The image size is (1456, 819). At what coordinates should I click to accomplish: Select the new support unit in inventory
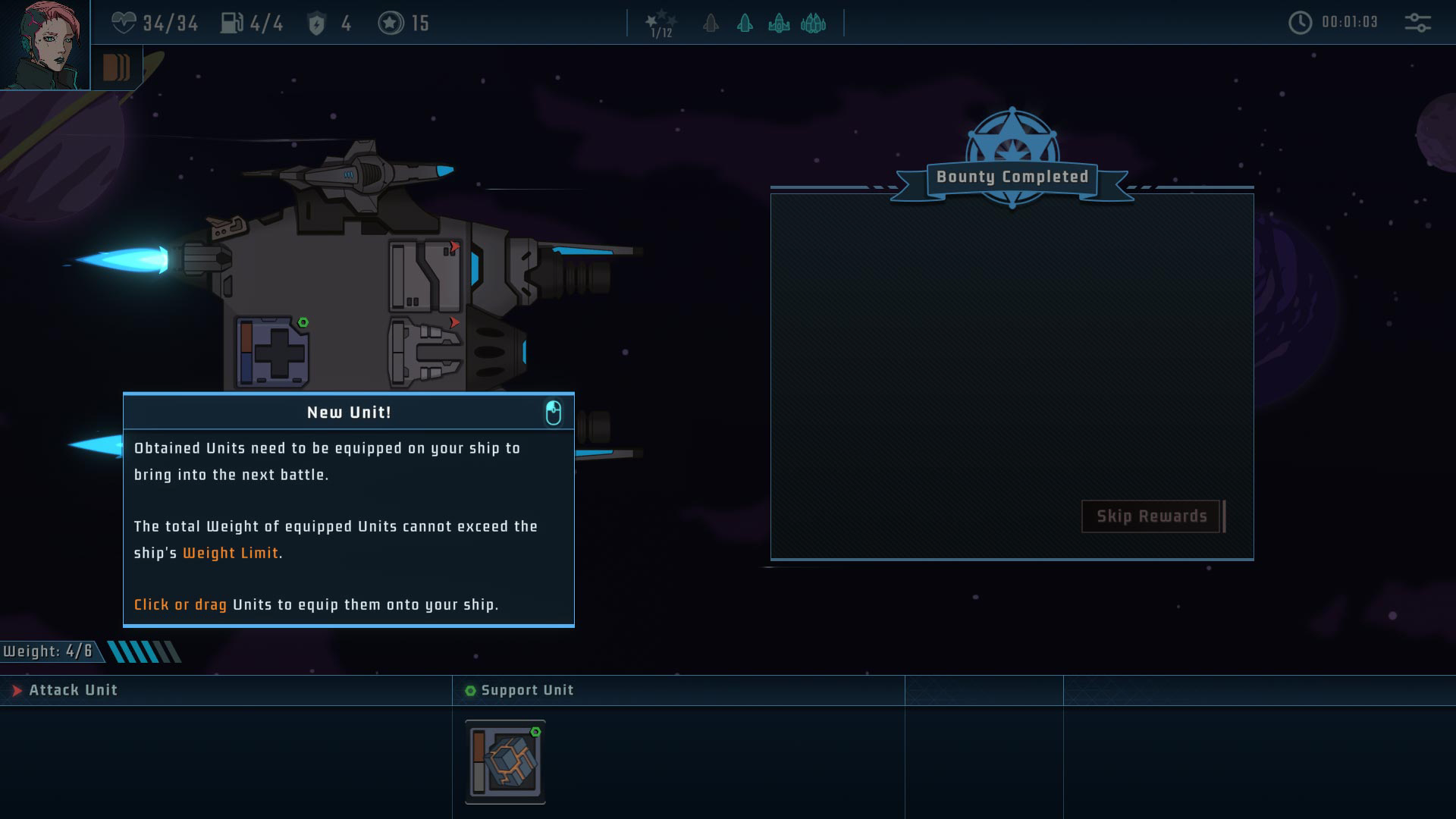(x=505, y=761)
